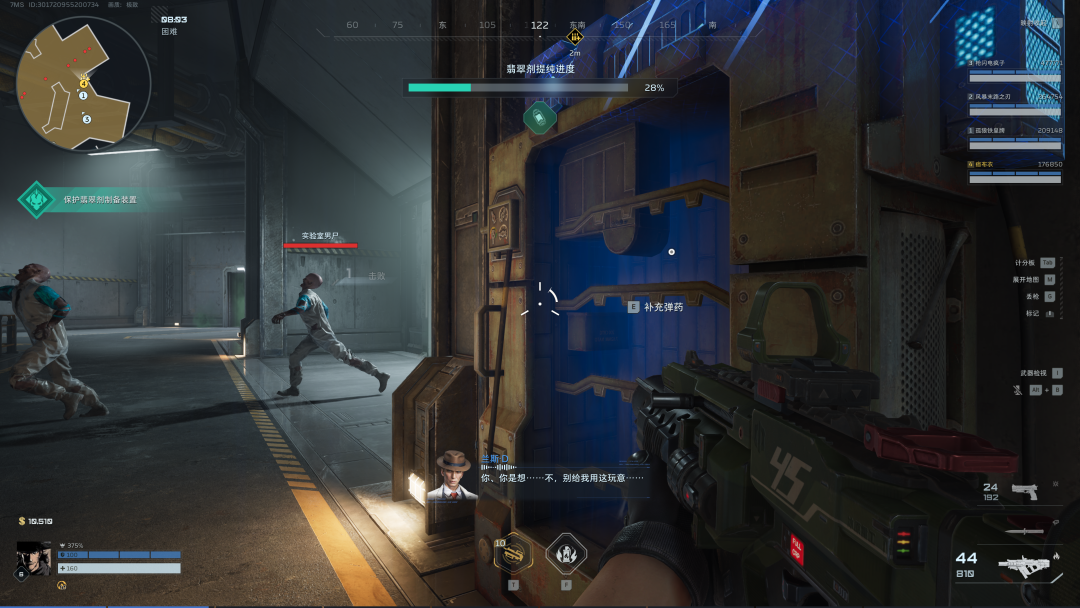Click the player character portrait
The width and height of the screenshot is (1080, 608).
coord(33,559)
